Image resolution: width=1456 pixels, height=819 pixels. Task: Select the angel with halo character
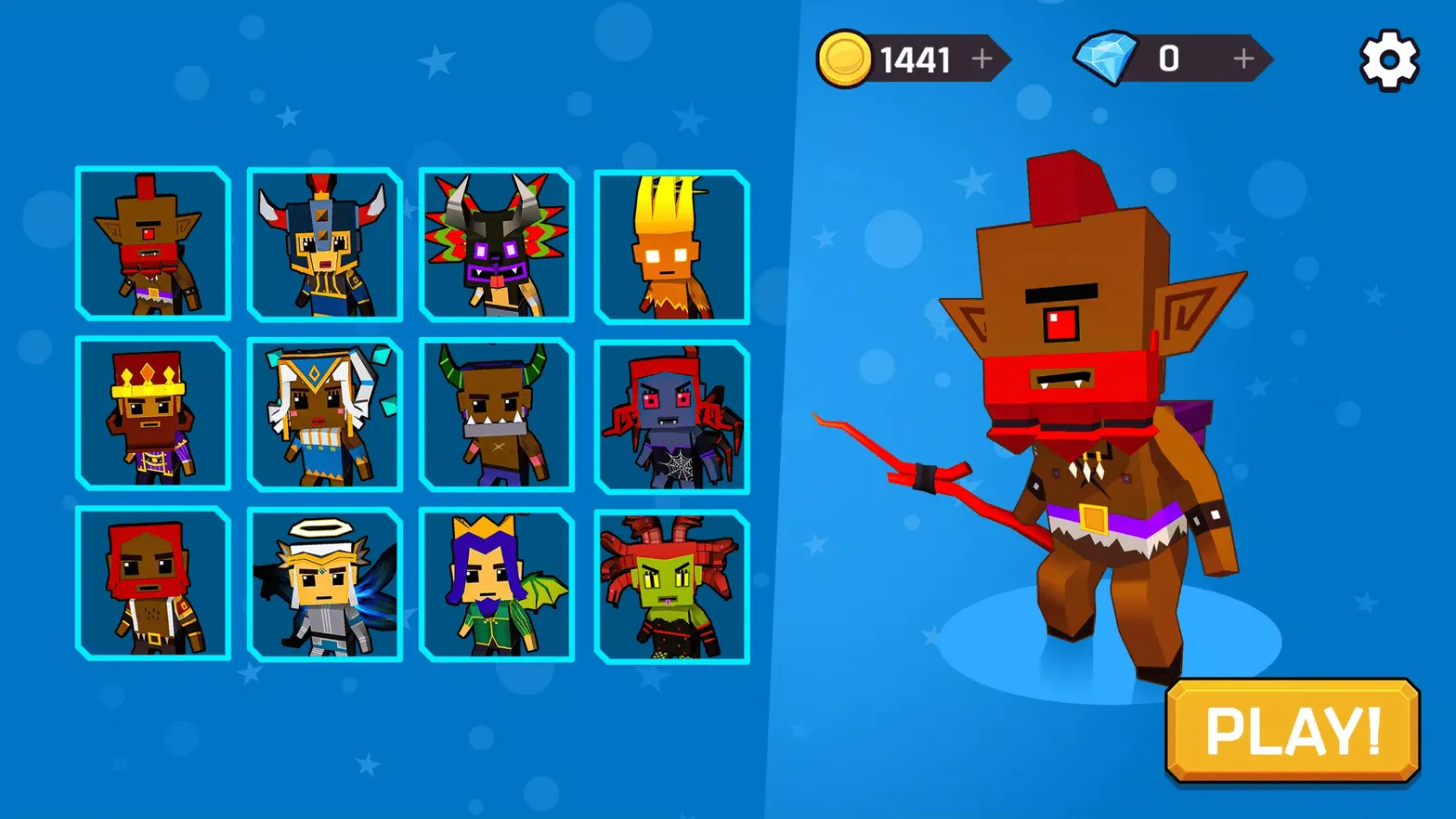point(324,585)
